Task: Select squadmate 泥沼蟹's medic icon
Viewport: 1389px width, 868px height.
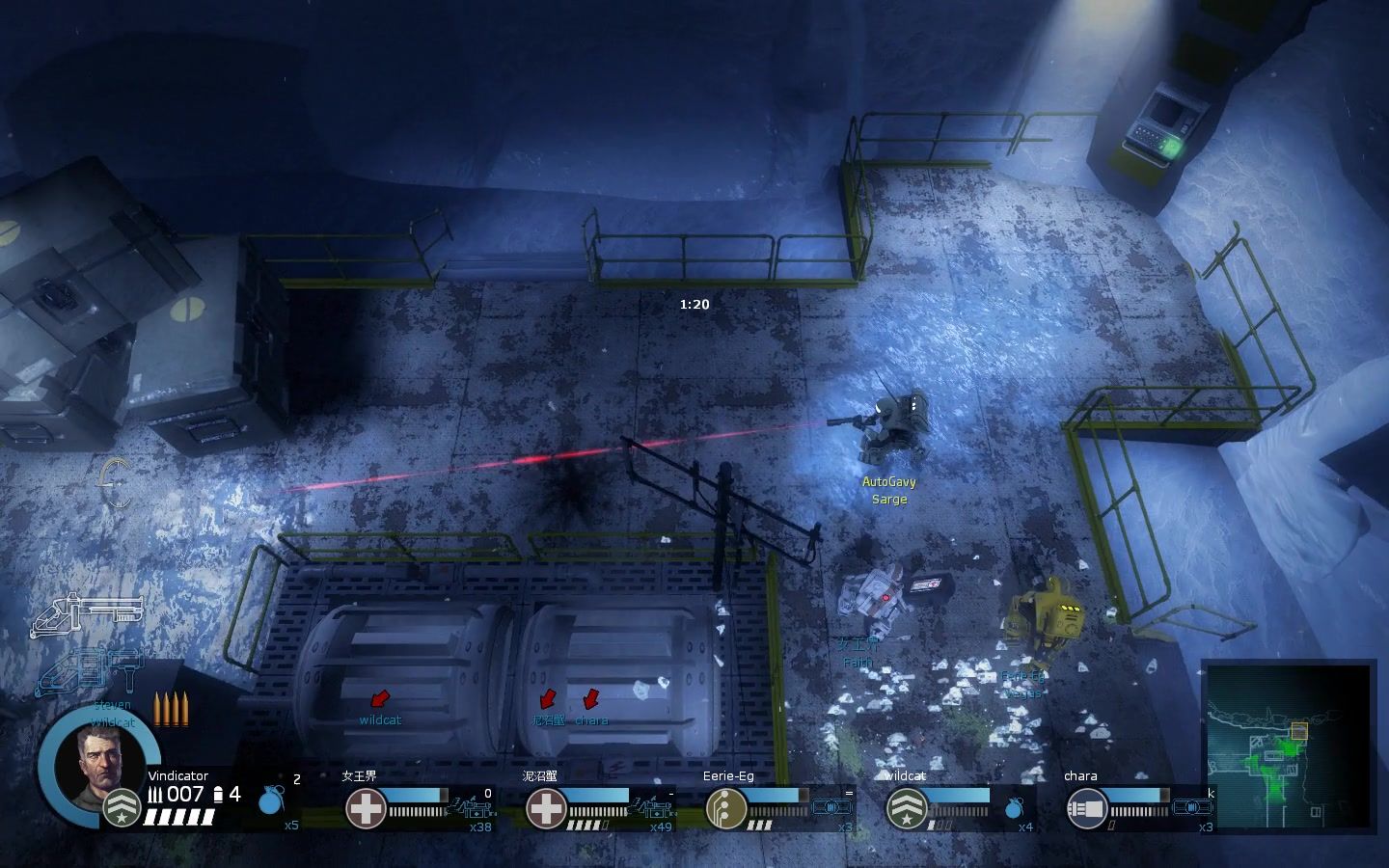Action: (x=545, y=808)
